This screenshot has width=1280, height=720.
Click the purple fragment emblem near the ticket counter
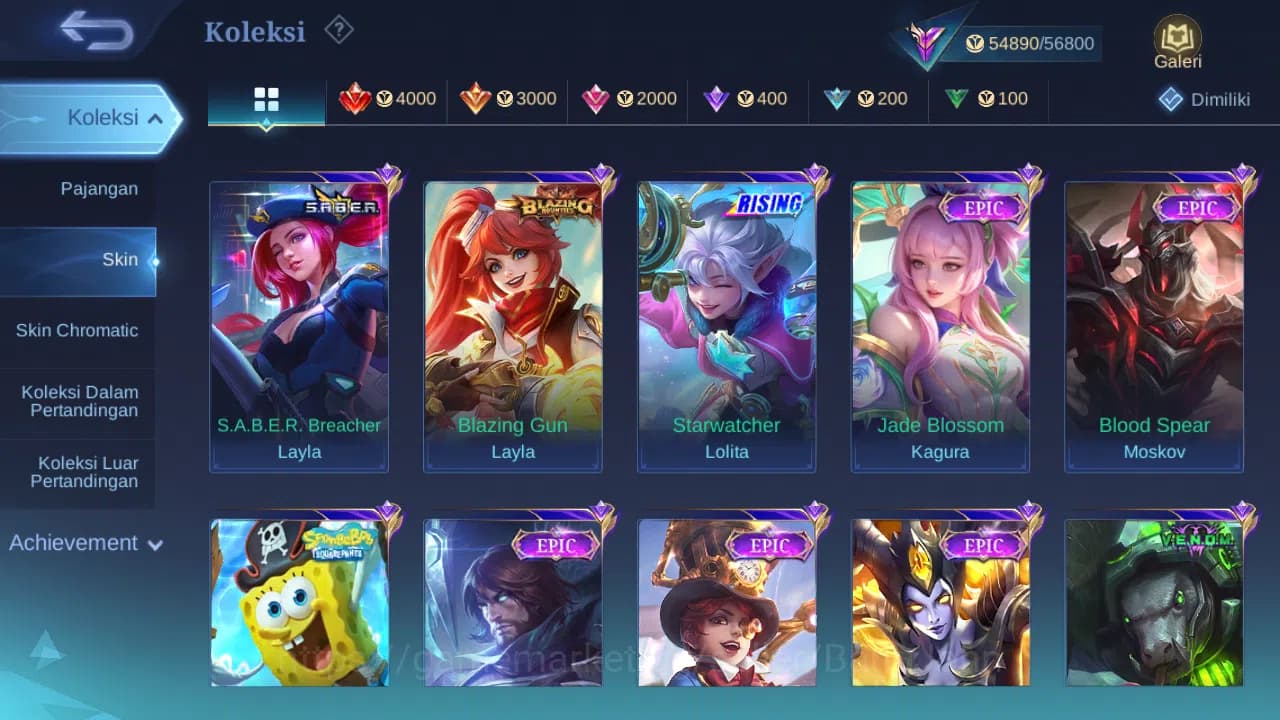click(x=925, y=40)
